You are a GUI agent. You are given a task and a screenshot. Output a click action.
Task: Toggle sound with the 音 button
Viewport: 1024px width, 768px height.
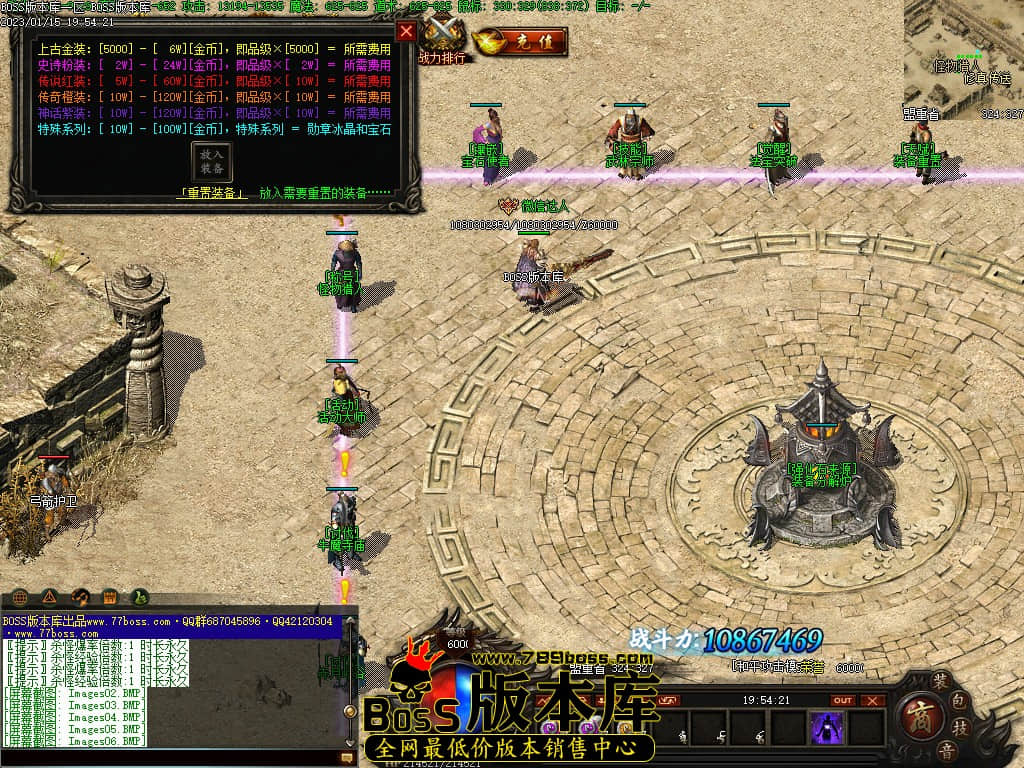point(946,750)
